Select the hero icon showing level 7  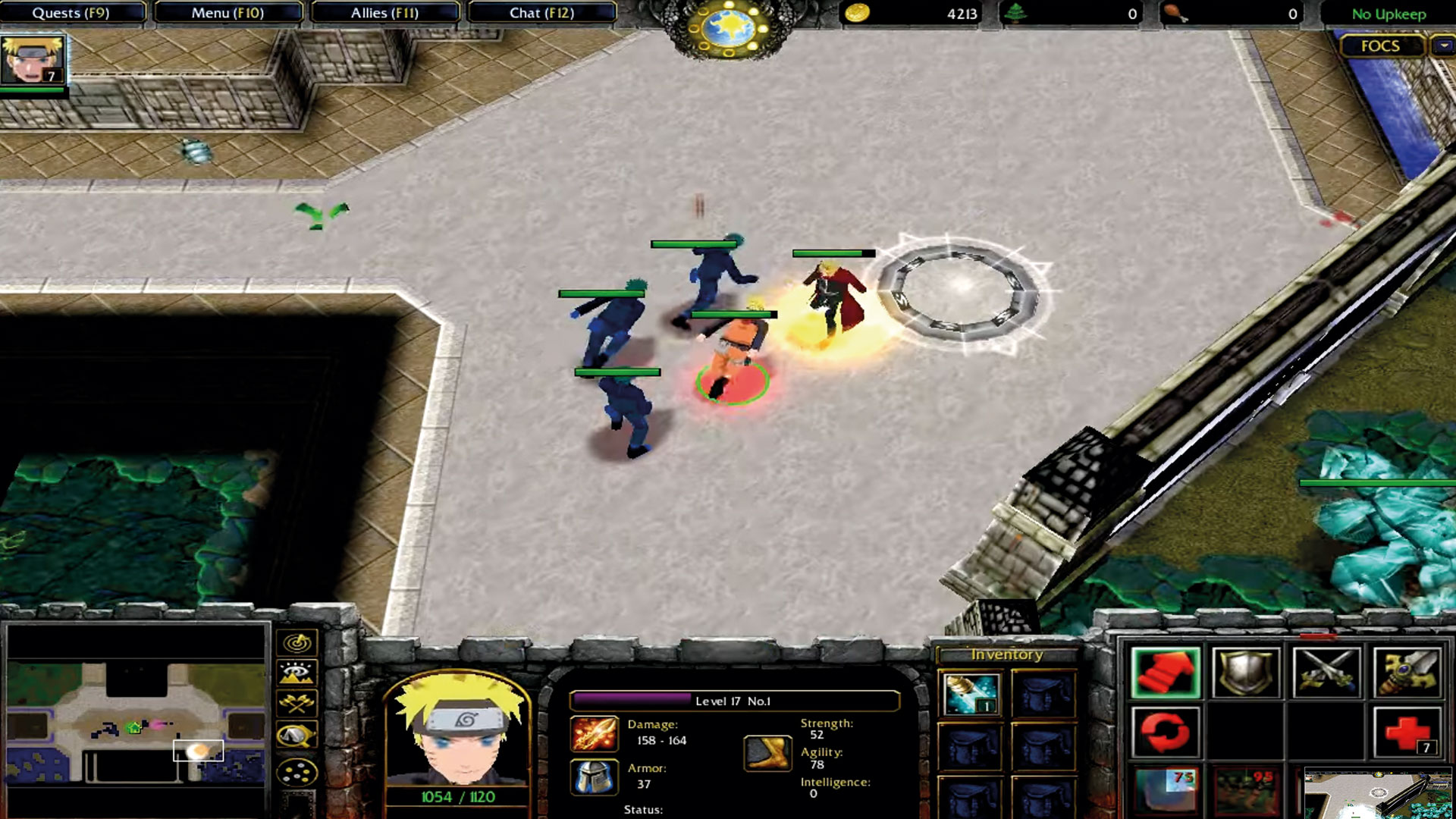33,61
